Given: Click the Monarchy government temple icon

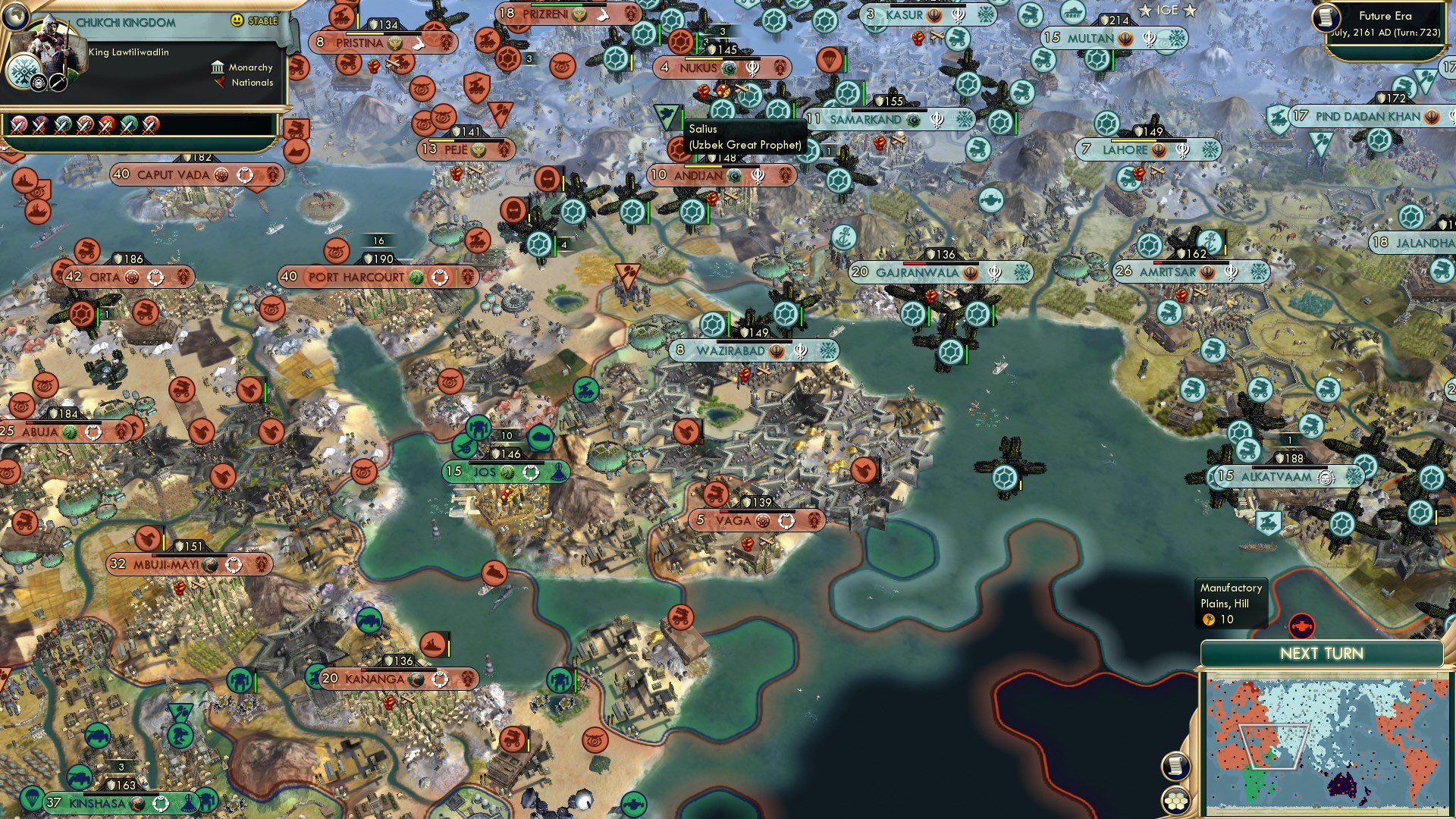Looking at the screenshot, I should coord(218,67).
